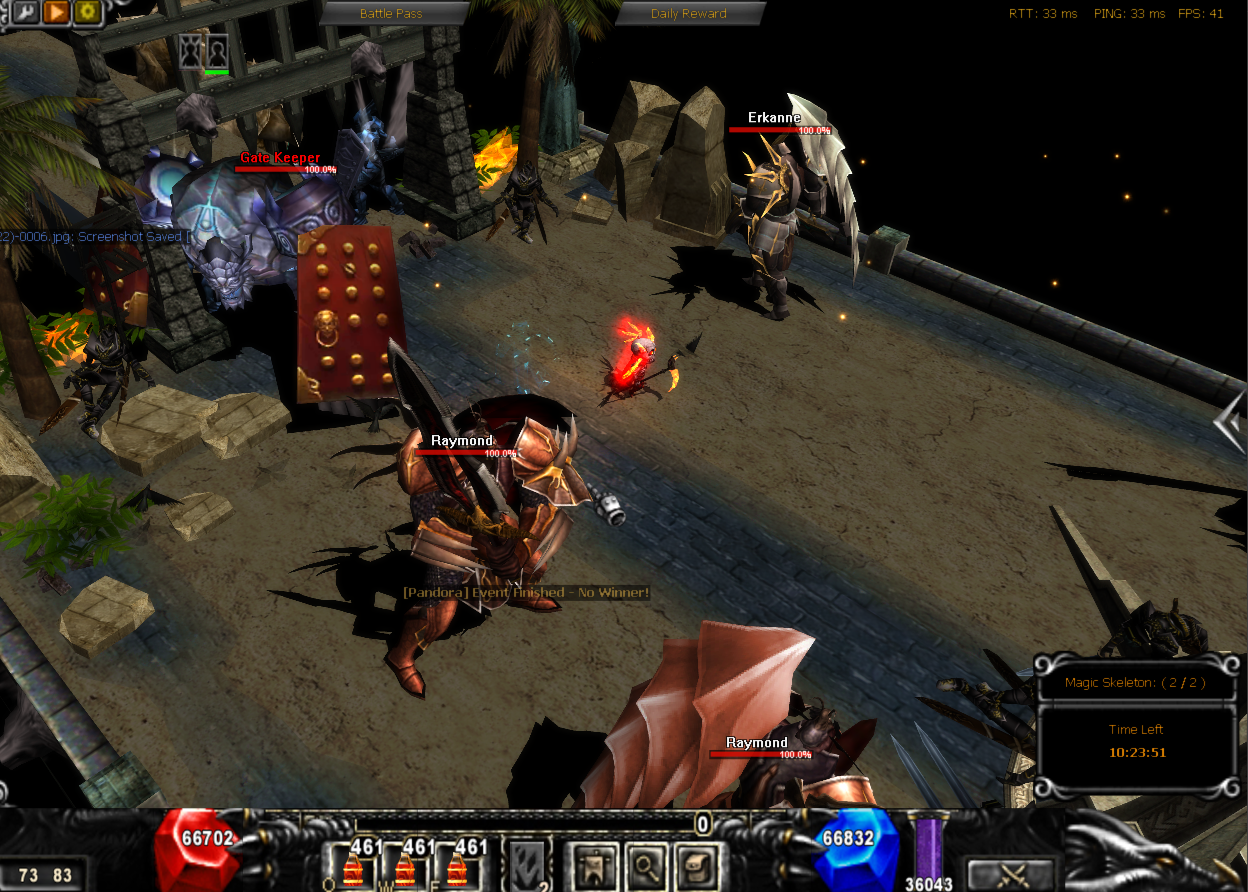Open the Daily Reward tab
Viewport: 1248px width, 892px height.
click(x=688, y=13)
